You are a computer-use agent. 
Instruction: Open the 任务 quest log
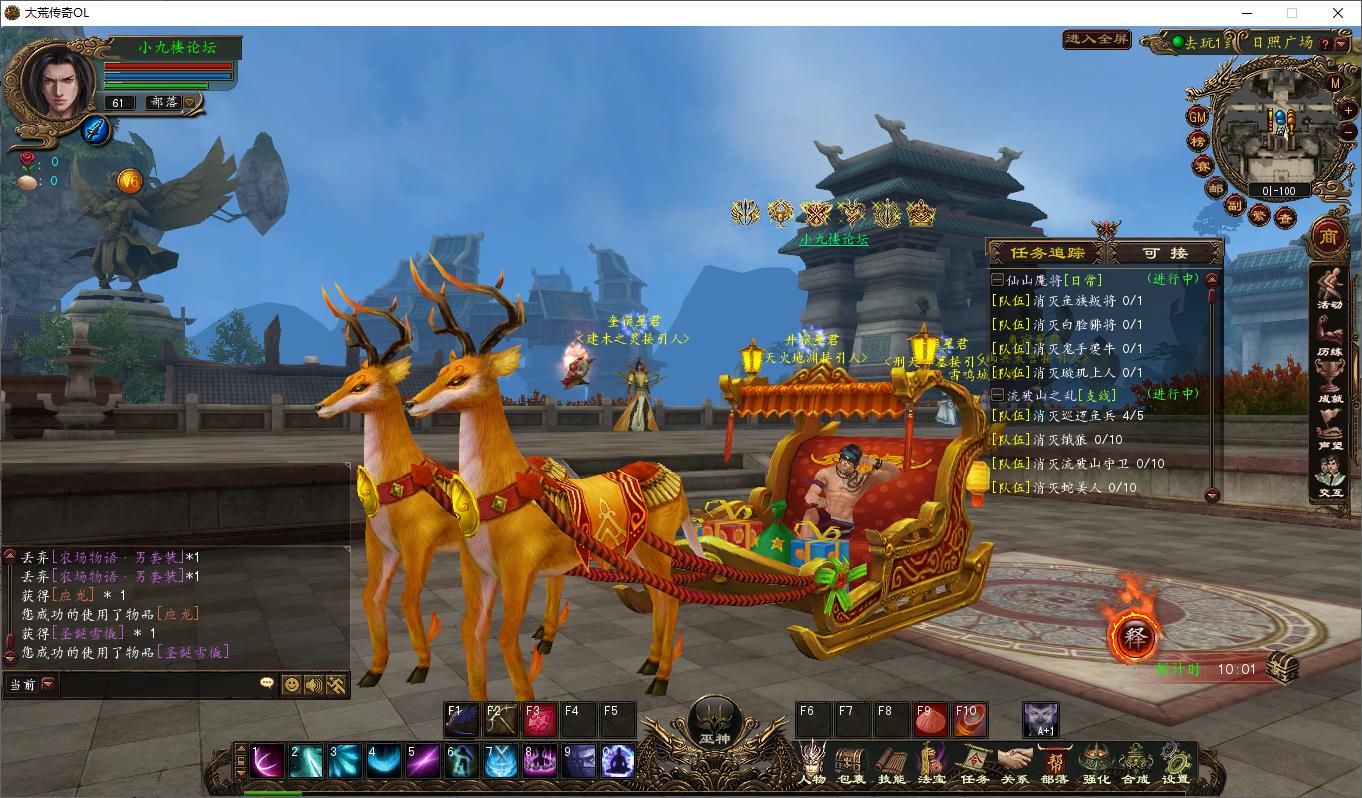pyautogui.click(x=973, y=763)
